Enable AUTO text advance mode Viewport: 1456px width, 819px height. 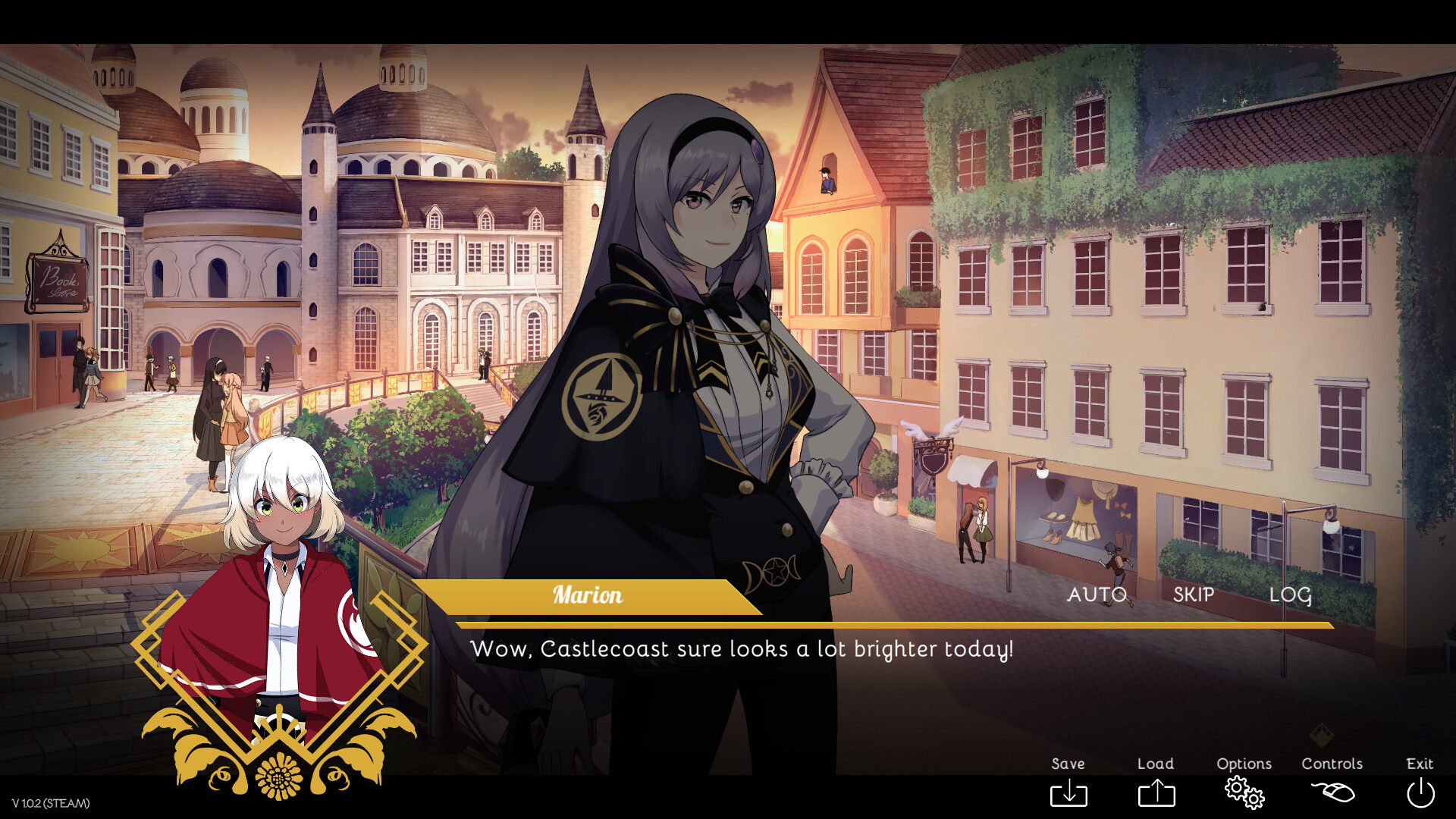(x=1097, y=595)
